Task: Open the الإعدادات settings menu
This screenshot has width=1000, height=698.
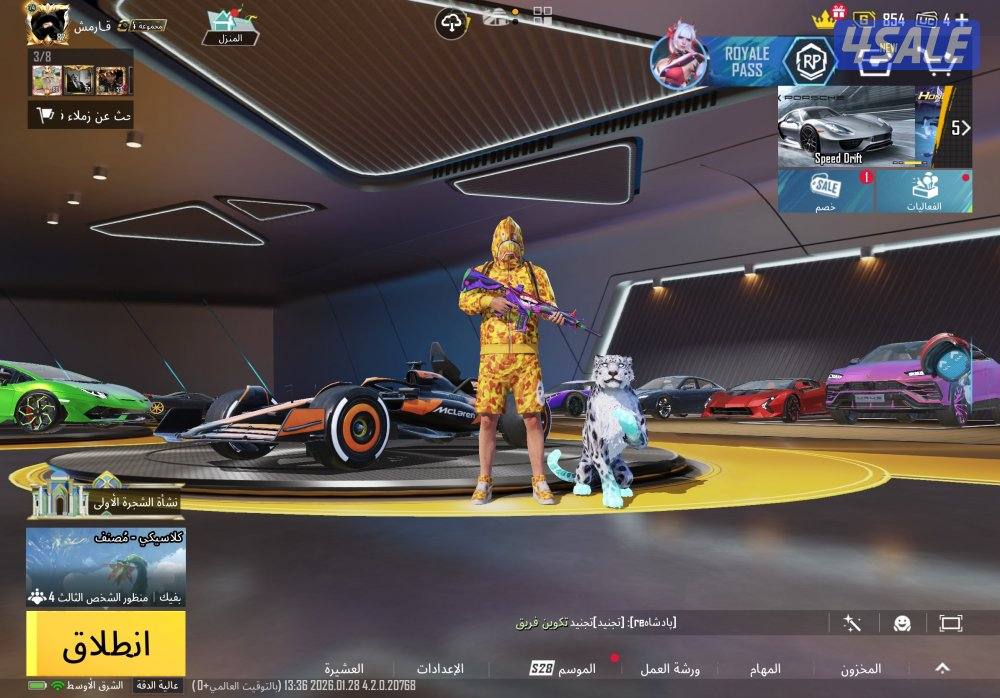Action: click(441, 668)
